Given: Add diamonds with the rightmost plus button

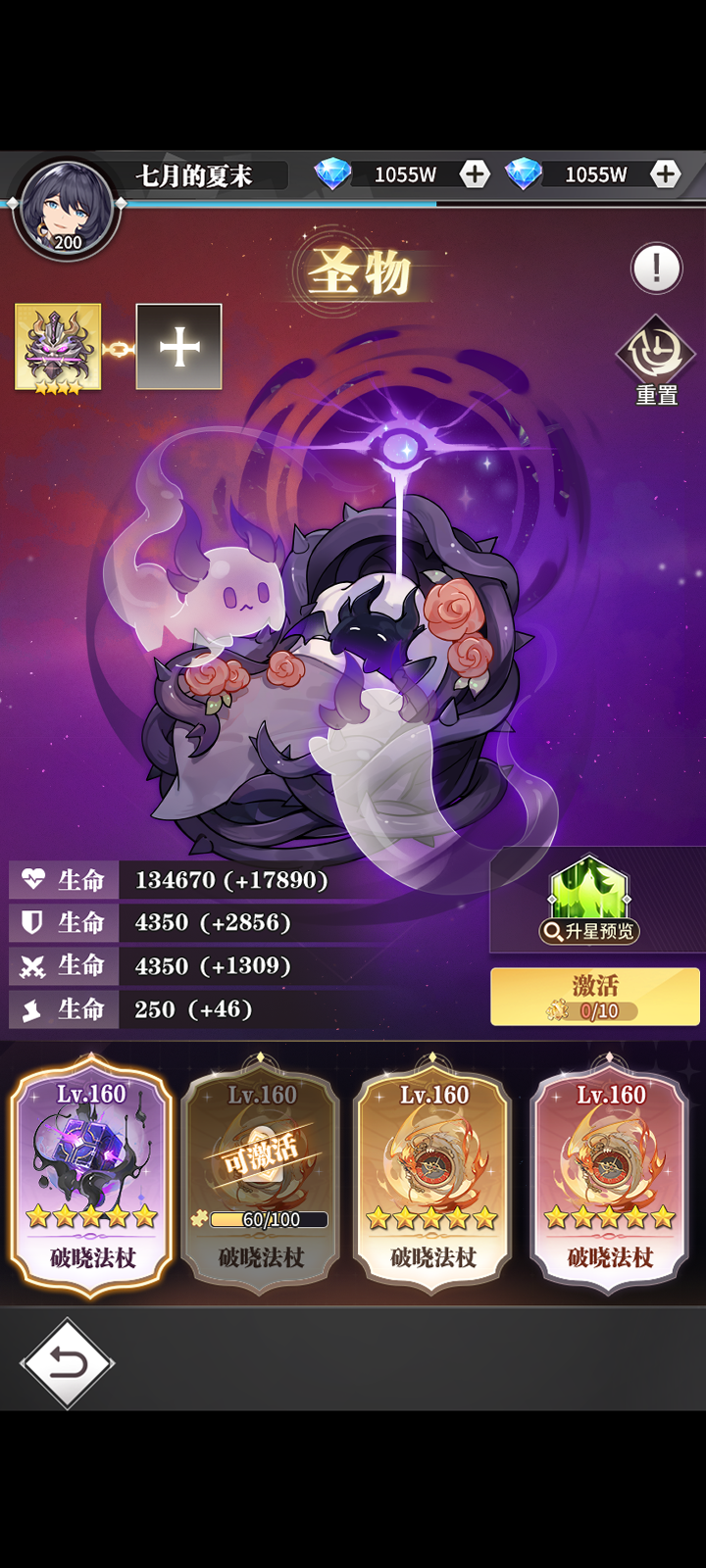Looking at the screenshot, I should pos(665,174).
